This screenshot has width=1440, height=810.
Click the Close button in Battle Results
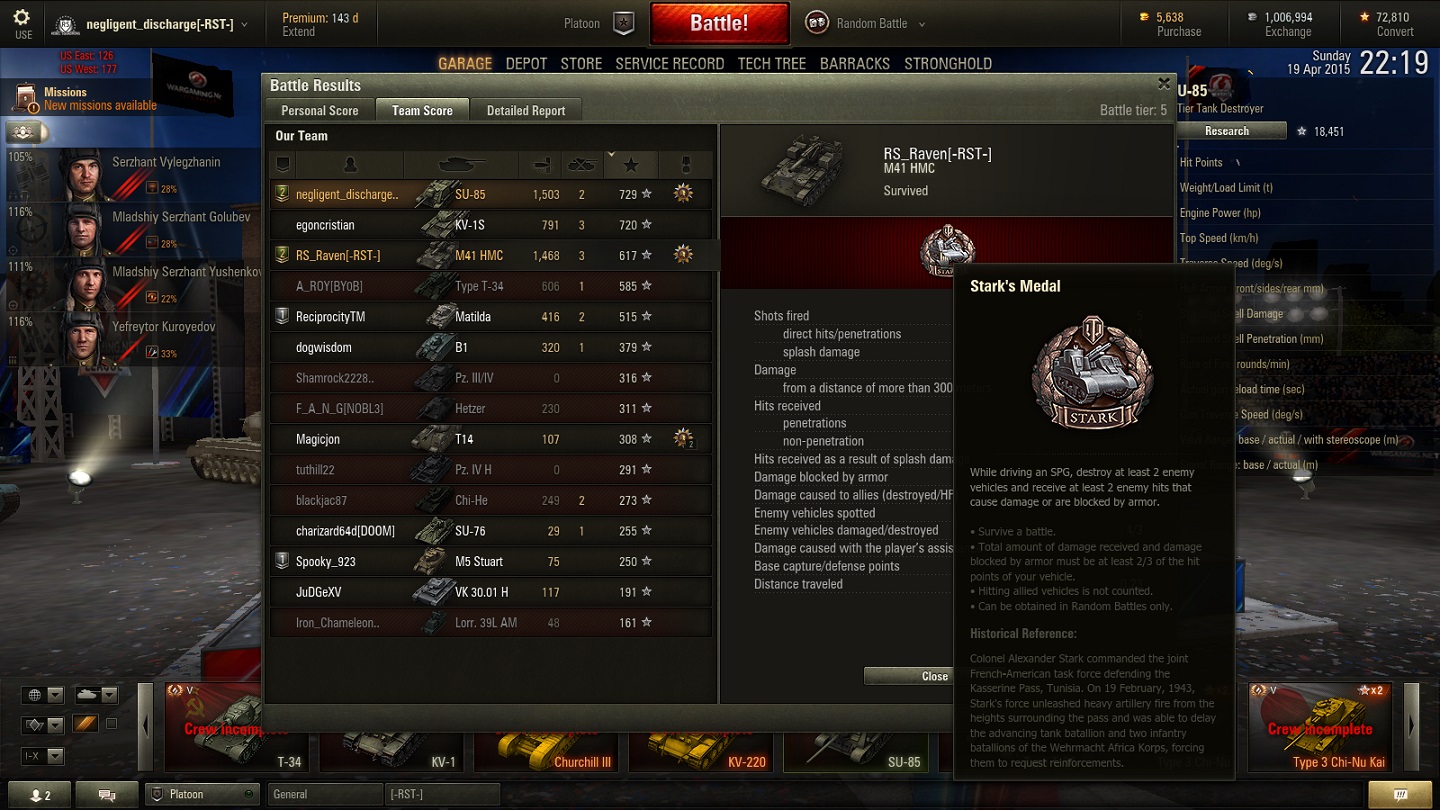pos(934,677)
